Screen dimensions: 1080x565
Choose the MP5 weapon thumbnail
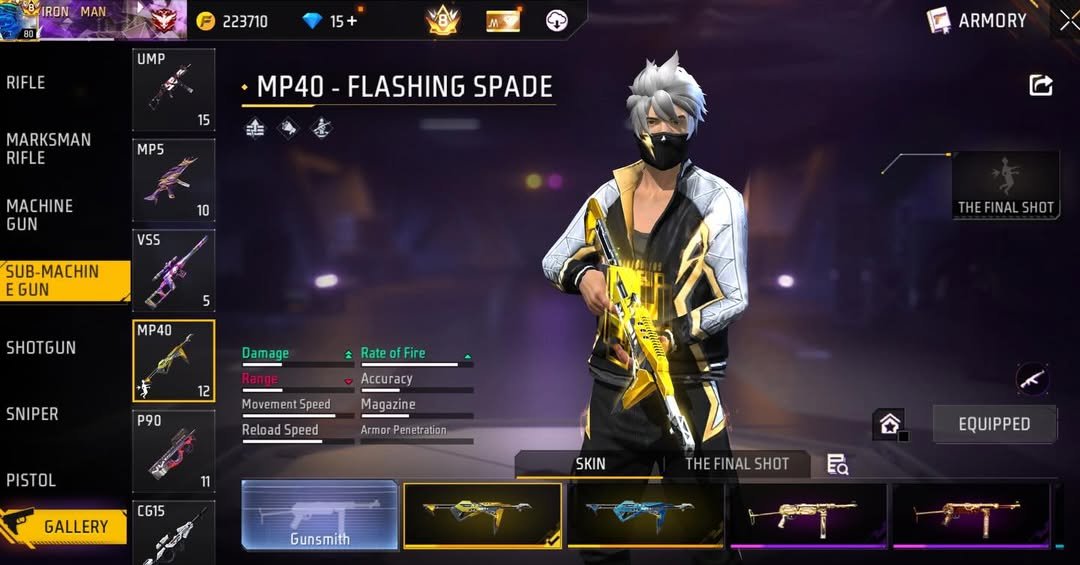pyautogui.click(x=173, y=180)
